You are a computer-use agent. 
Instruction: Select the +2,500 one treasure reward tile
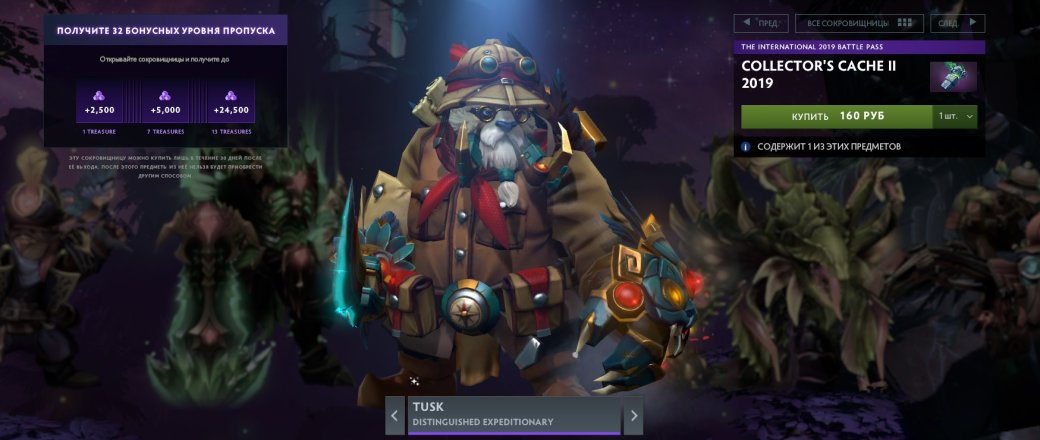pyautogui.click(x=98, y=104)
